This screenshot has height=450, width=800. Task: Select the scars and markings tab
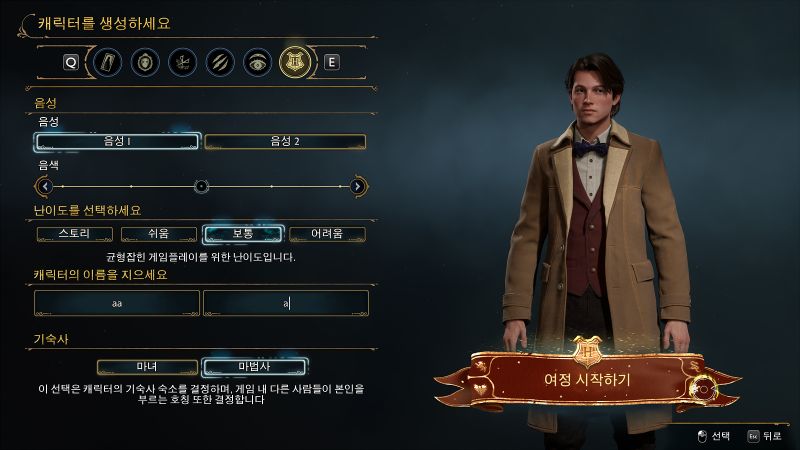[x=219, y=62]
